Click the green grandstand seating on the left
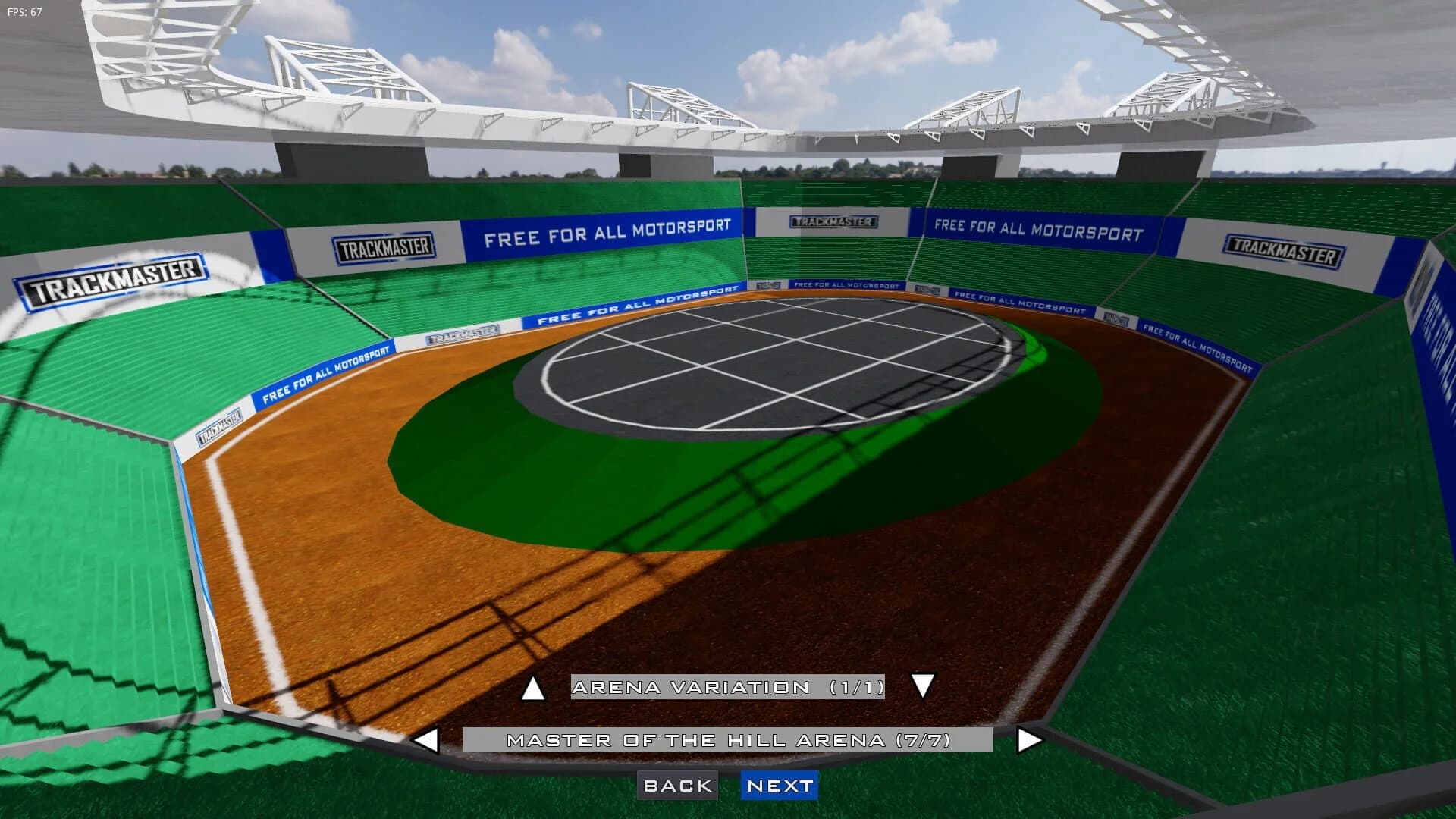 91,531
